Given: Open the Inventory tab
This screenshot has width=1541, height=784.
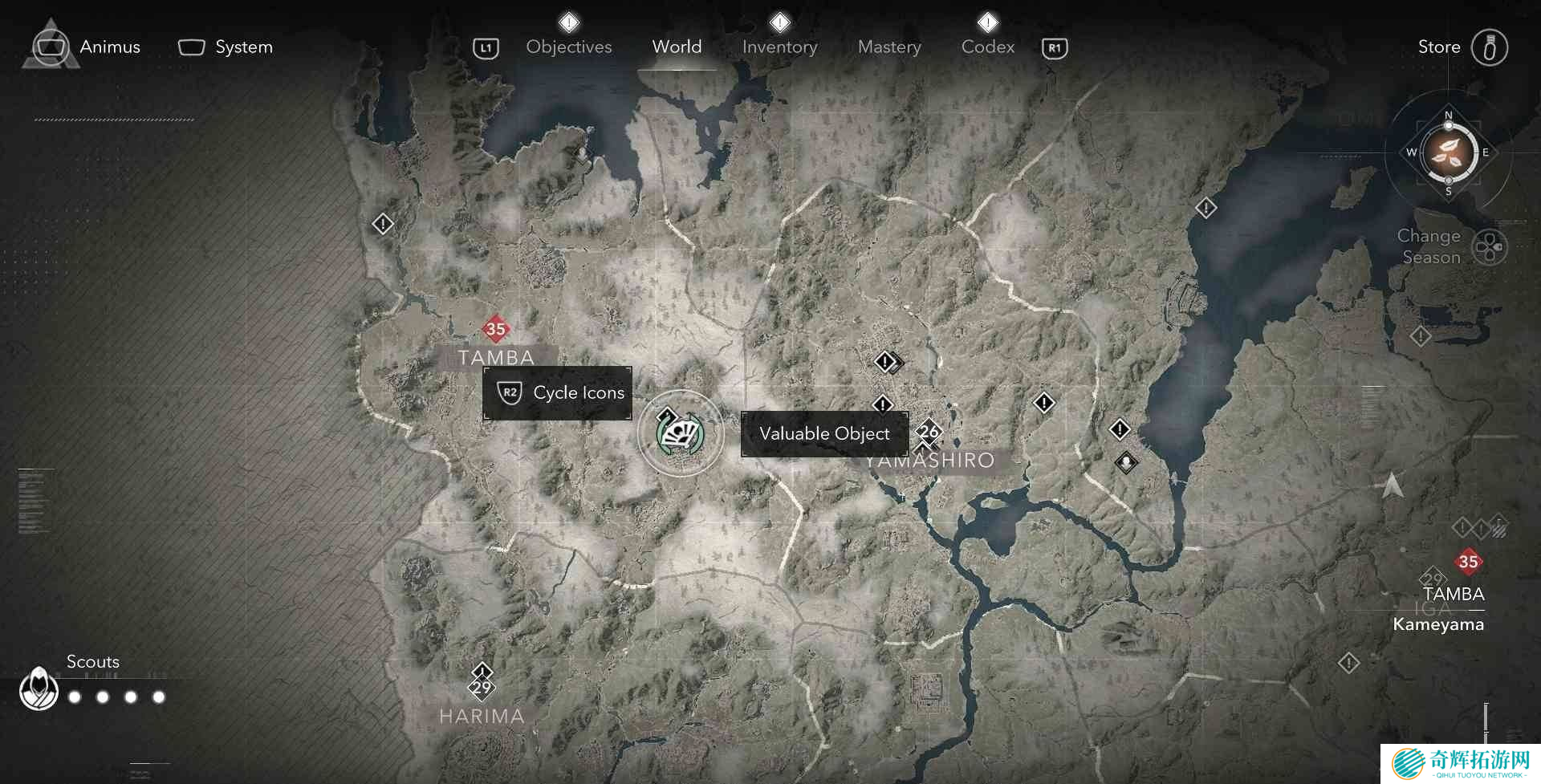Looking at the screenshot, I should (x=779, y=47).
